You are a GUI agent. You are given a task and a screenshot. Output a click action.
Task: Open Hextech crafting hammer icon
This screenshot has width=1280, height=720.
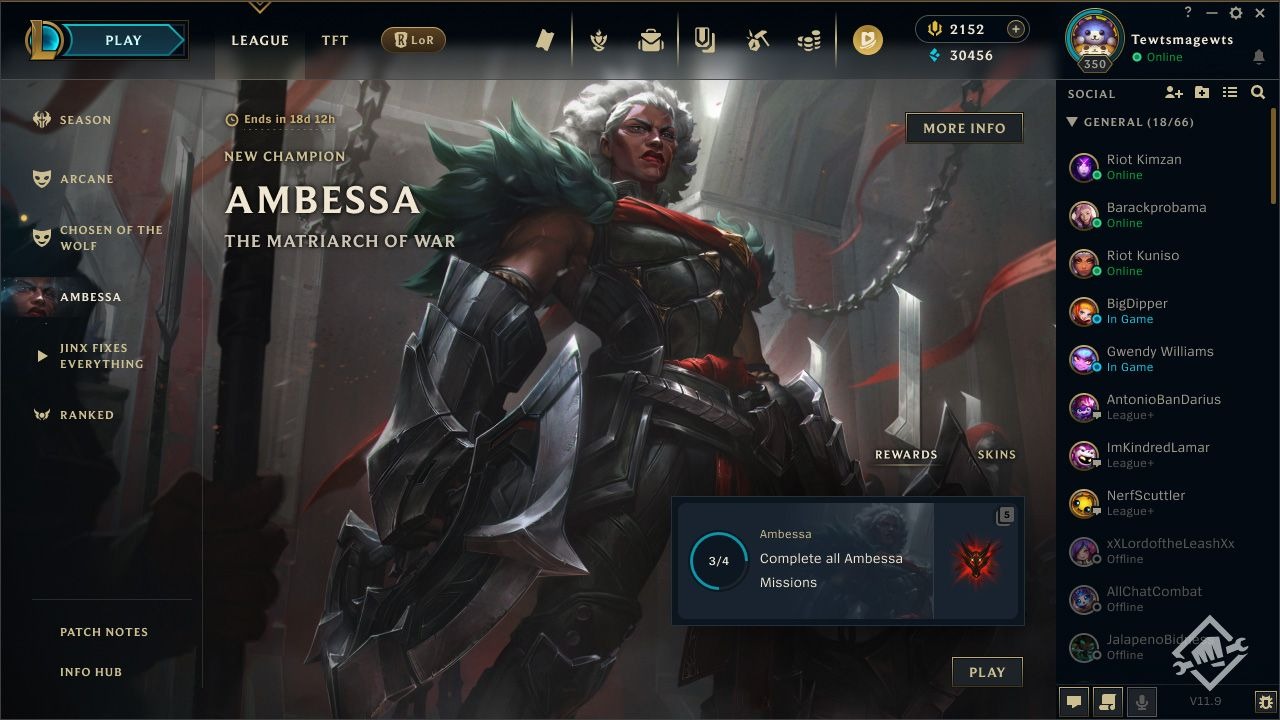tap(757, 38)
